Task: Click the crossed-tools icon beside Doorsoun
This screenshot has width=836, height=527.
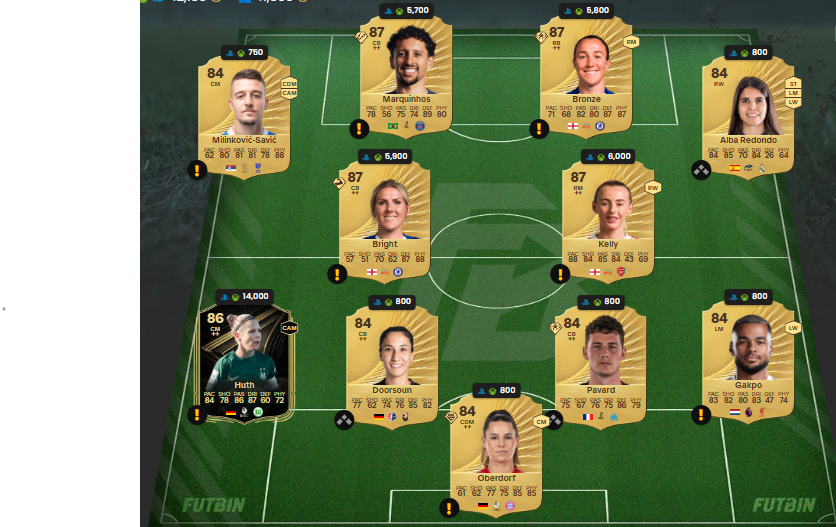Action: (x=344, y=420)
